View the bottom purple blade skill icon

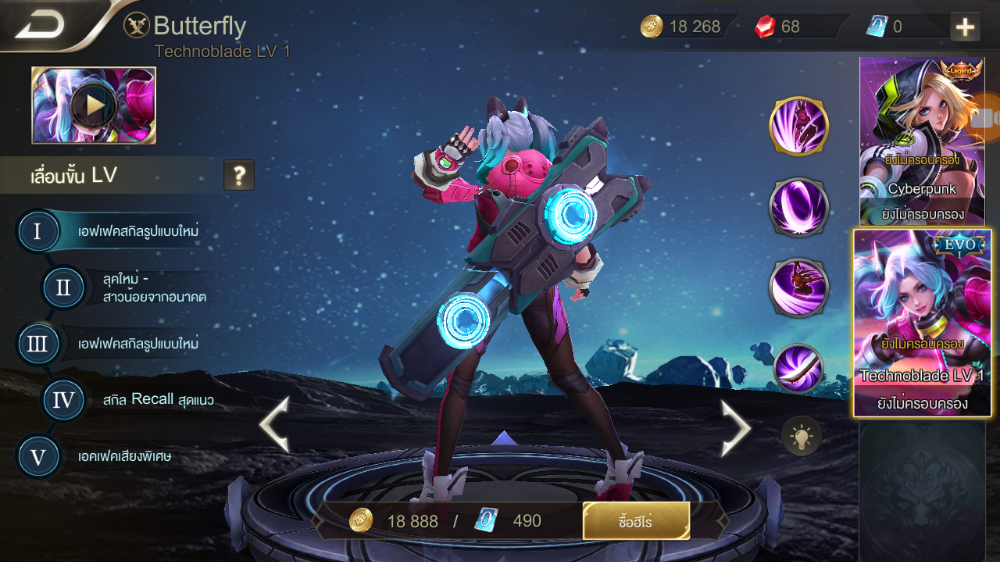(x=798, y=367)
